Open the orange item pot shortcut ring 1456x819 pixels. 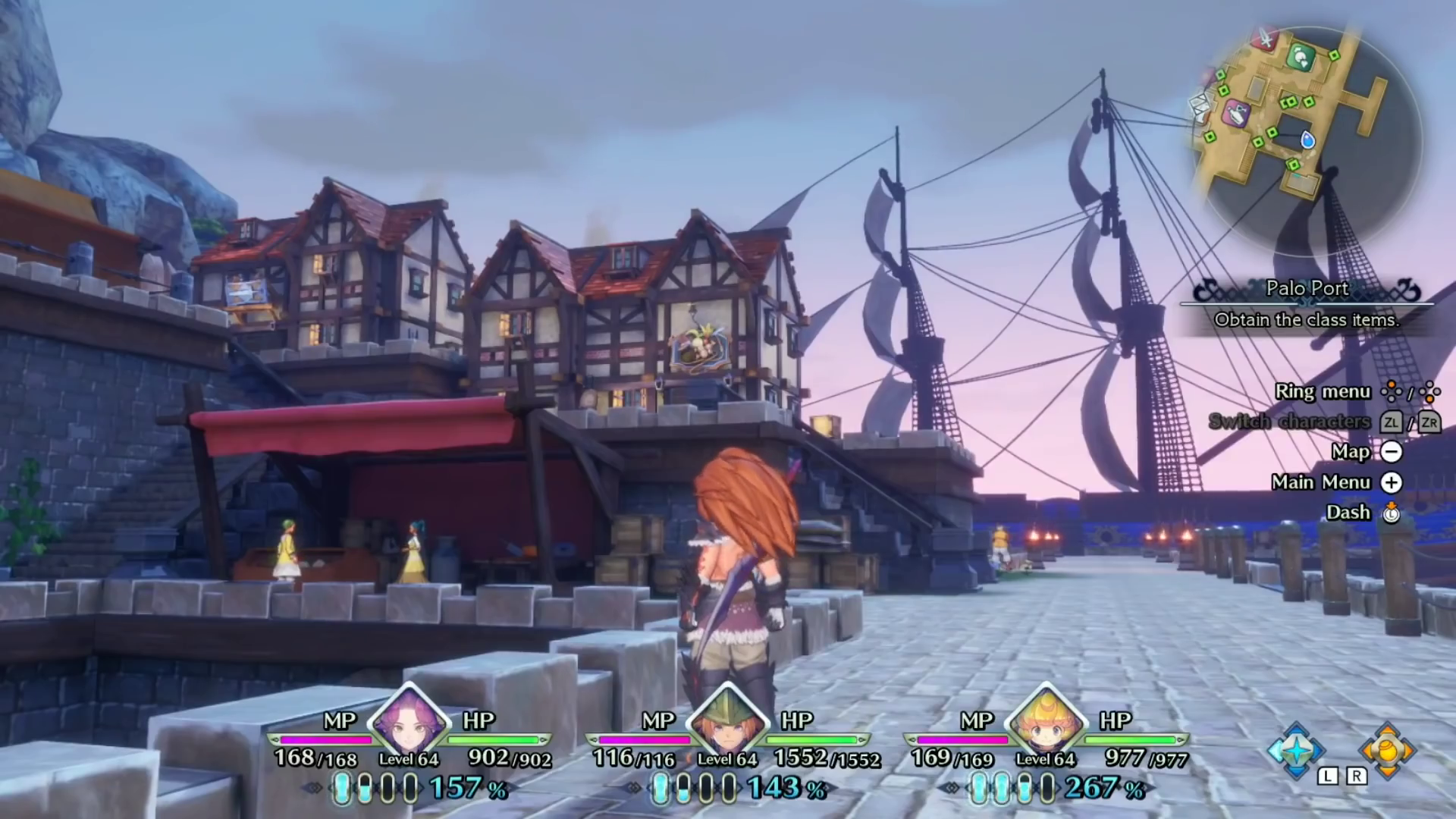1387,750
